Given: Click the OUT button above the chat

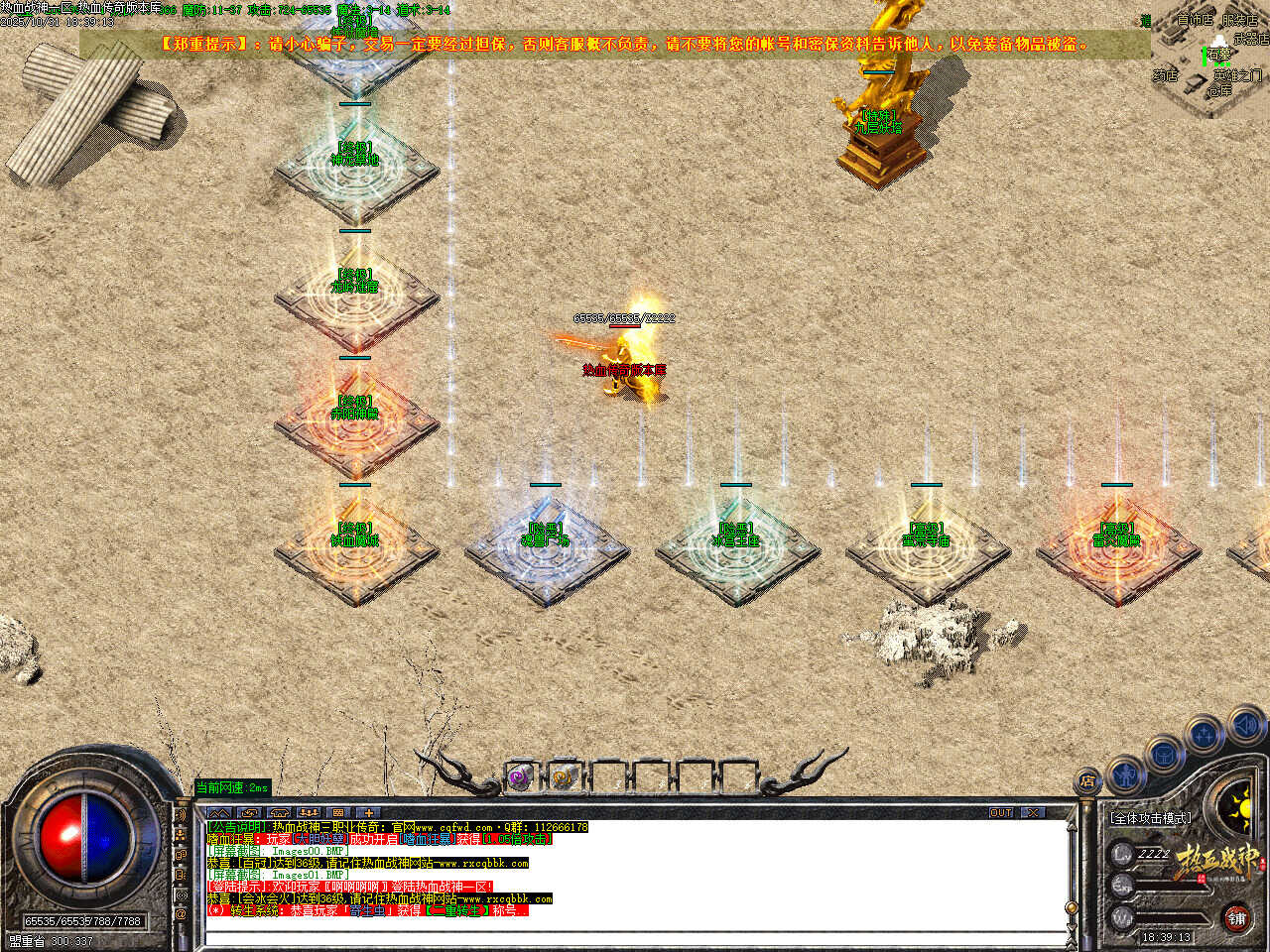Looking at the screenshot, I should (1000, 812).
